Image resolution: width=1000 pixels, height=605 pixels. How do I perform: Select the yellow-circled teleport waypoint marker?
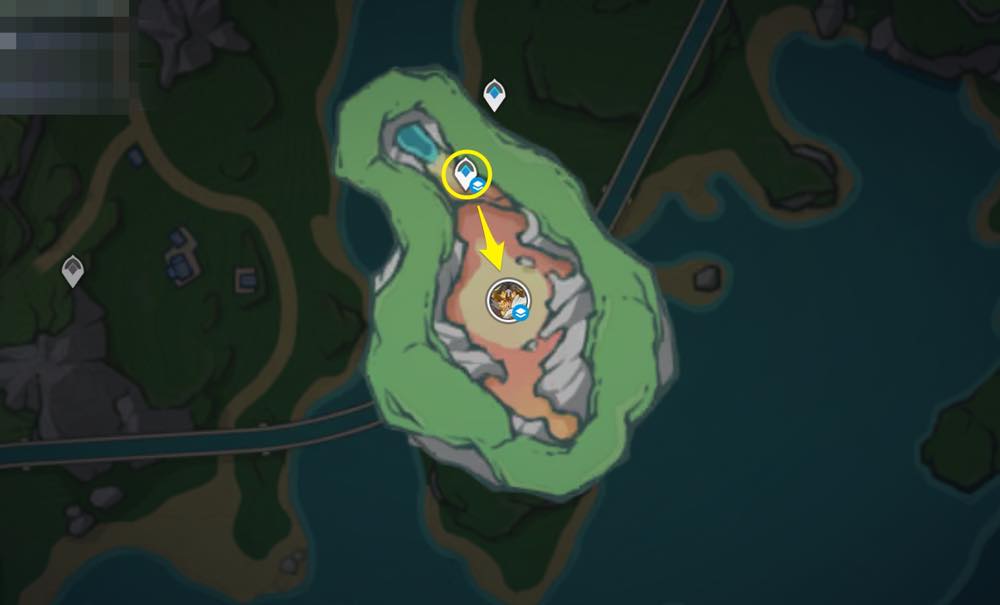[466, 172]
